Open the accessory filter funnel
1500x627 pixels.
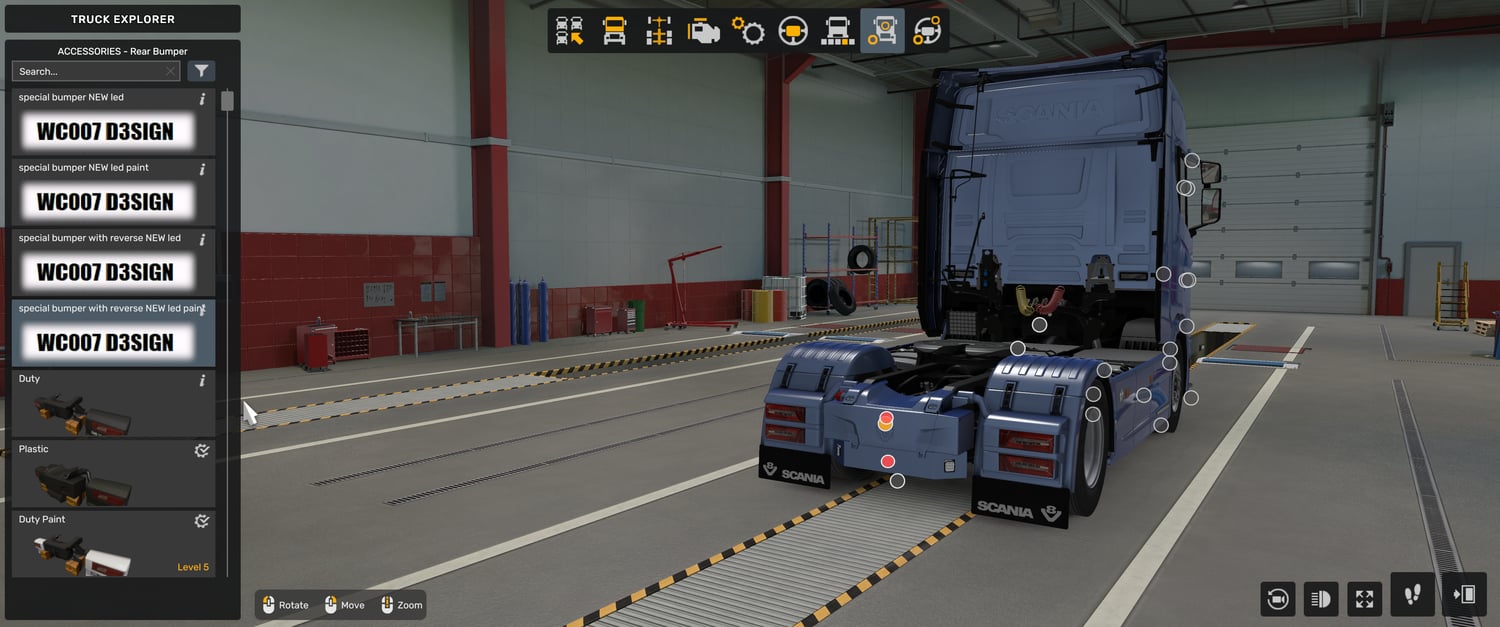(201, 71)
